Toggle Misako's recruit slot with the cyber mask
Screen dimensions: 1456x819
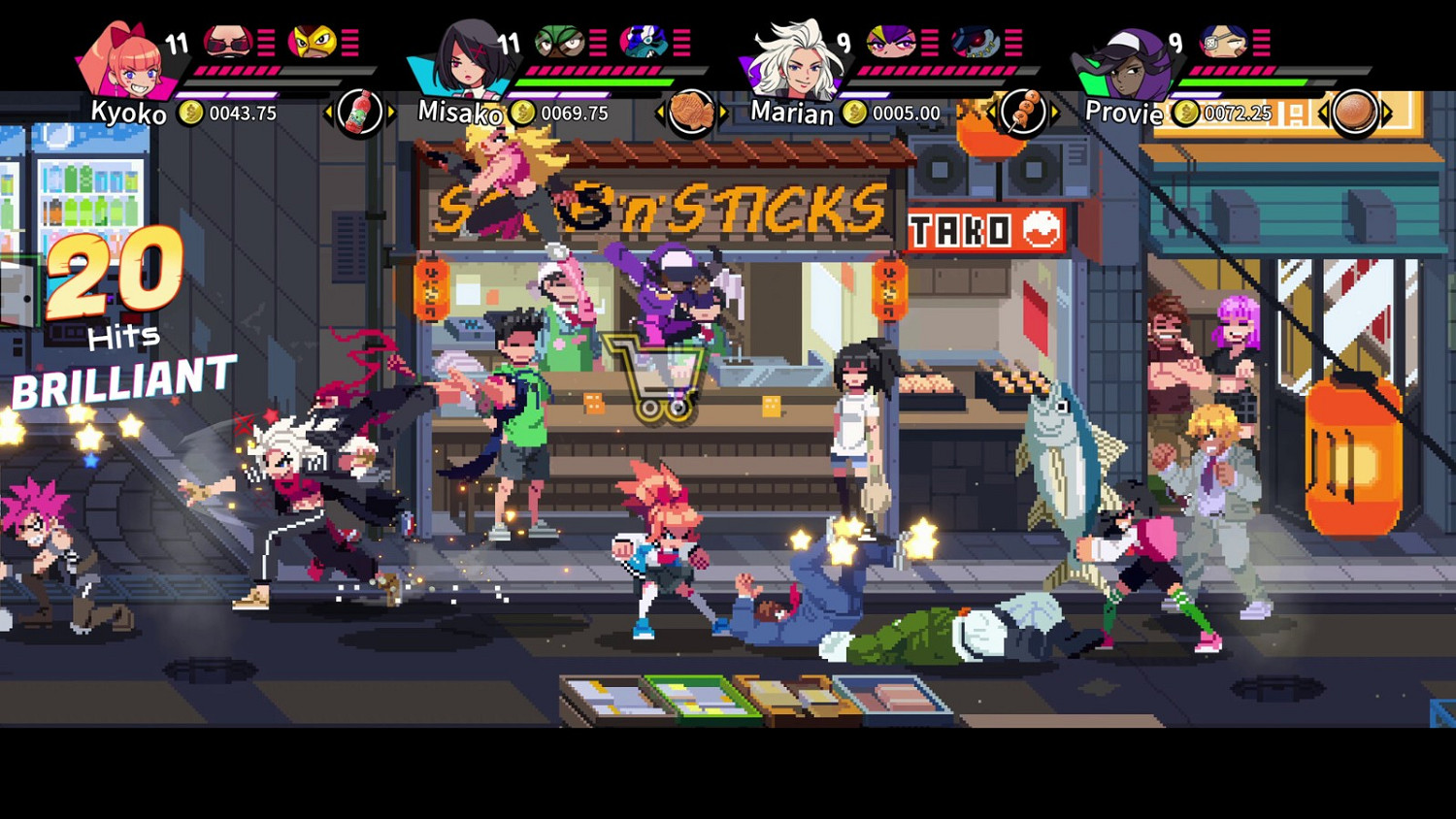click(645, 41)
